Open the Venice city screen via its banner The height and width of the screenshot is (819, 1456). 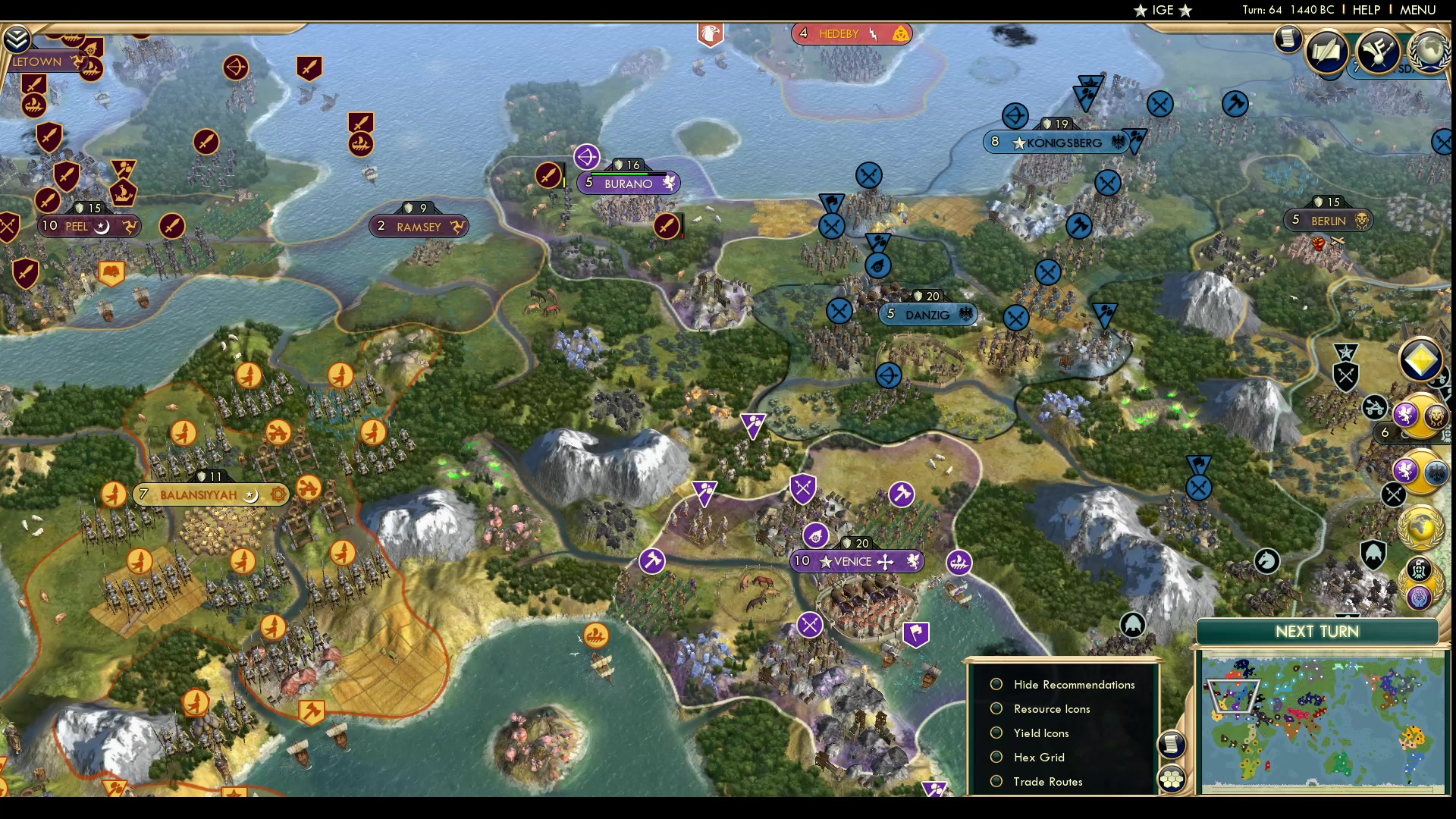(855, 561)
